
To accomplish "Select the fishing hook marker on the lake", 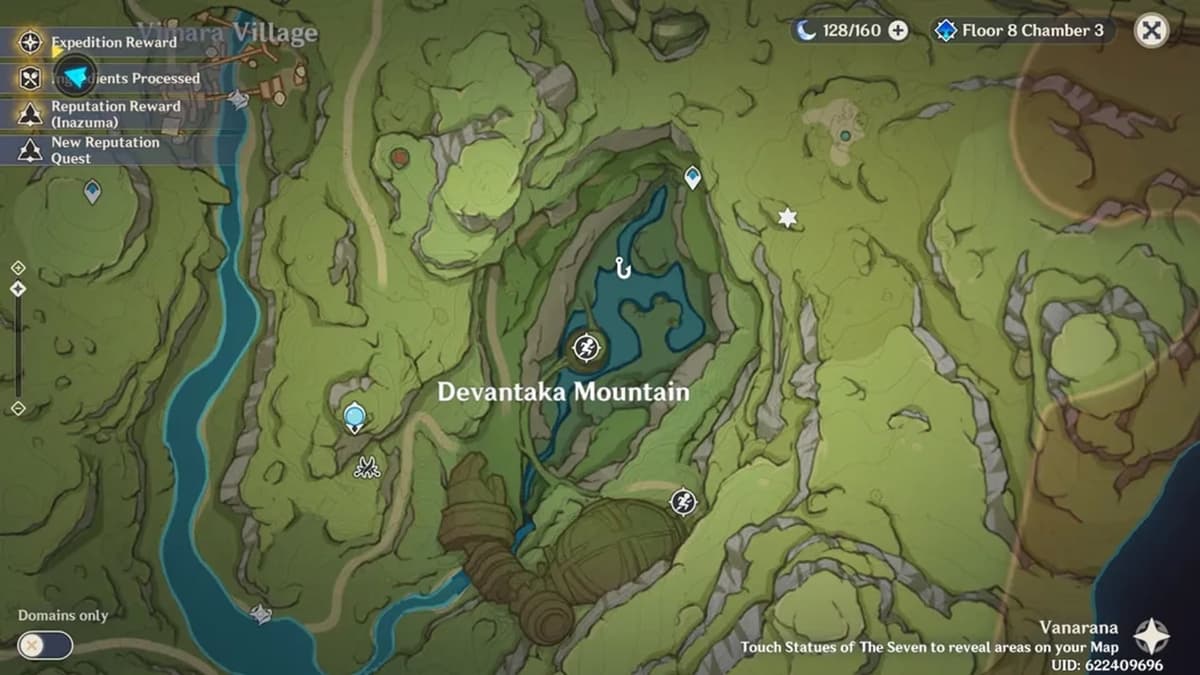I will pos(623,268).
